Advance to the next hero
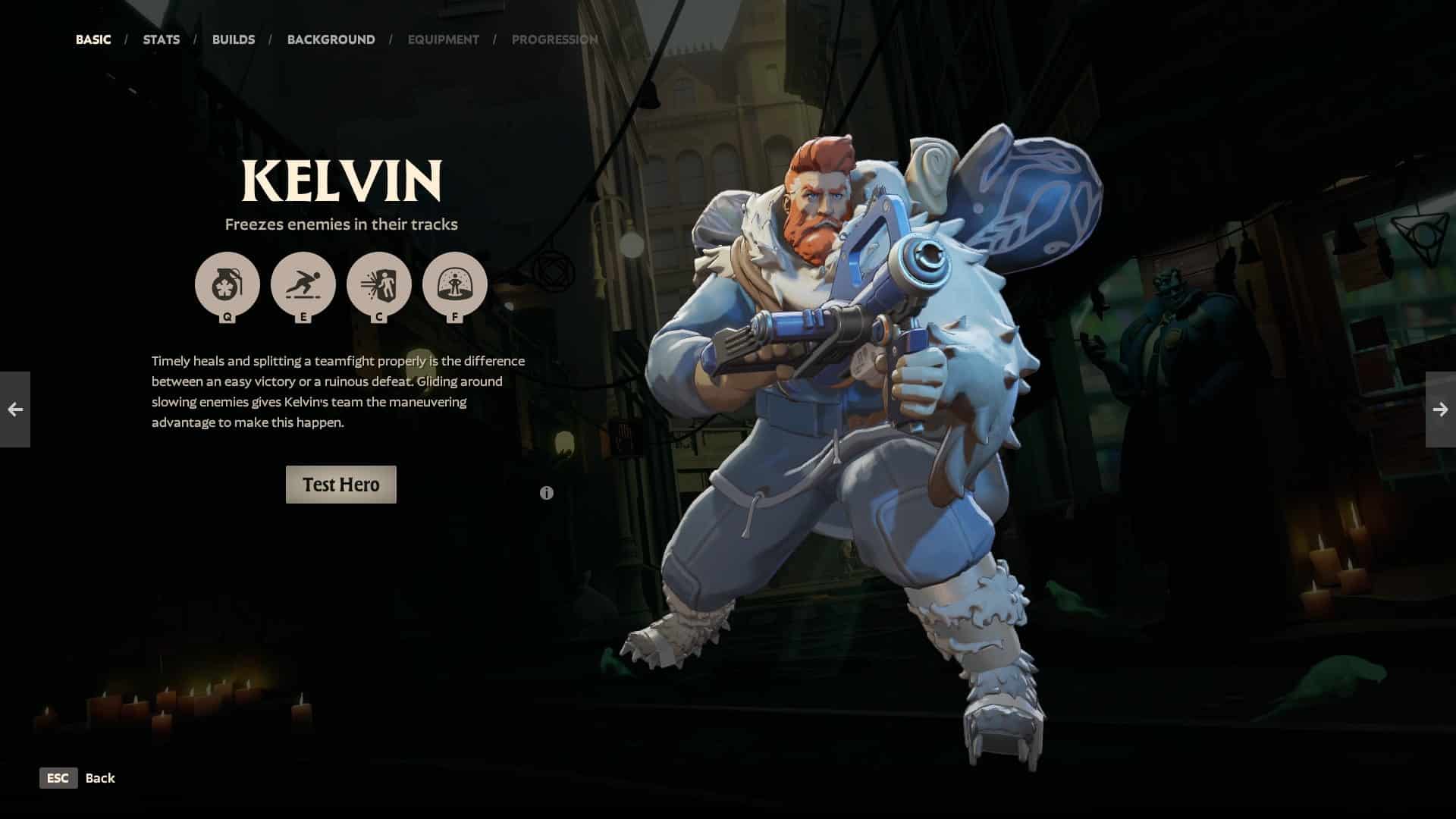 pos(1440,409)
